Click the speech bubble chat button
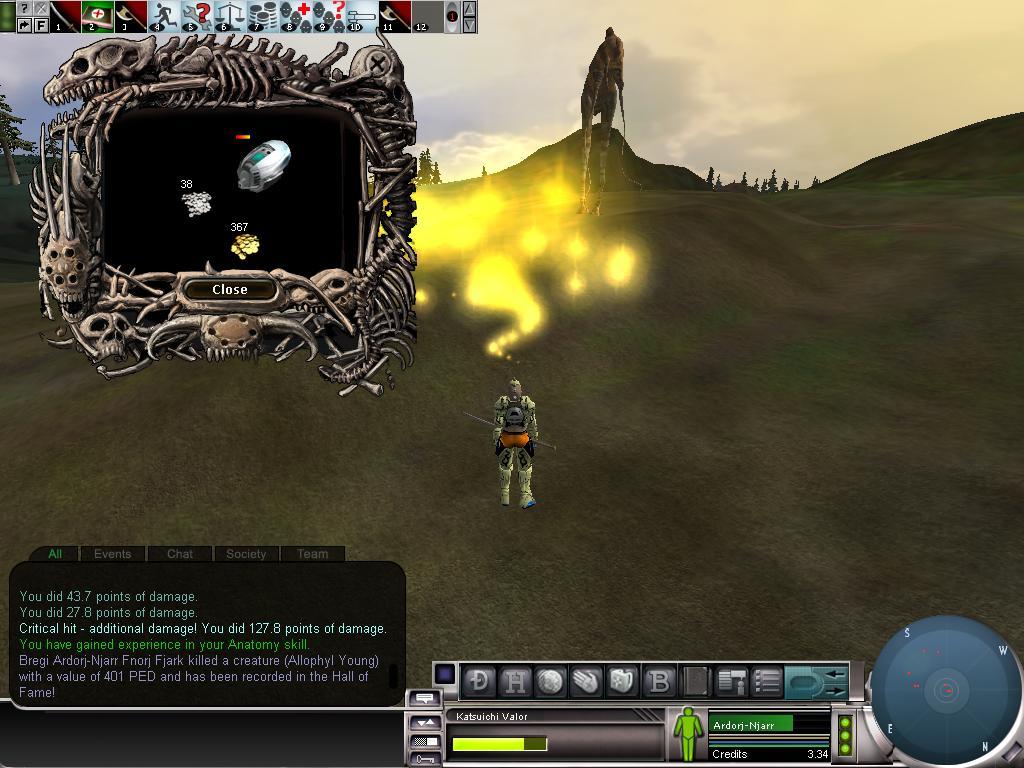 (424, 699)
